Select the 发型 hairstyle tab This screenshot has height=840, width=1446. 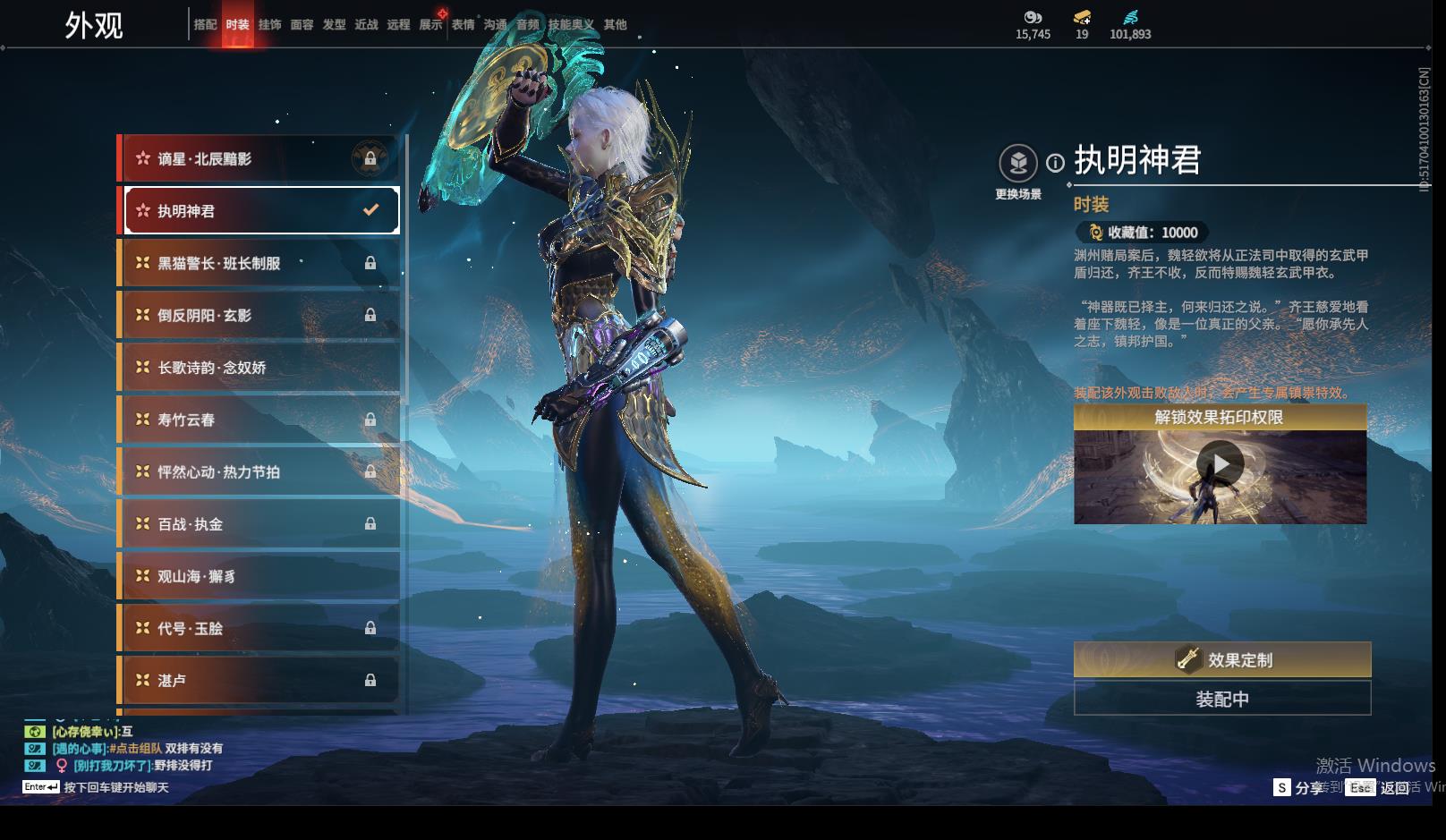[x=334, y=25]
